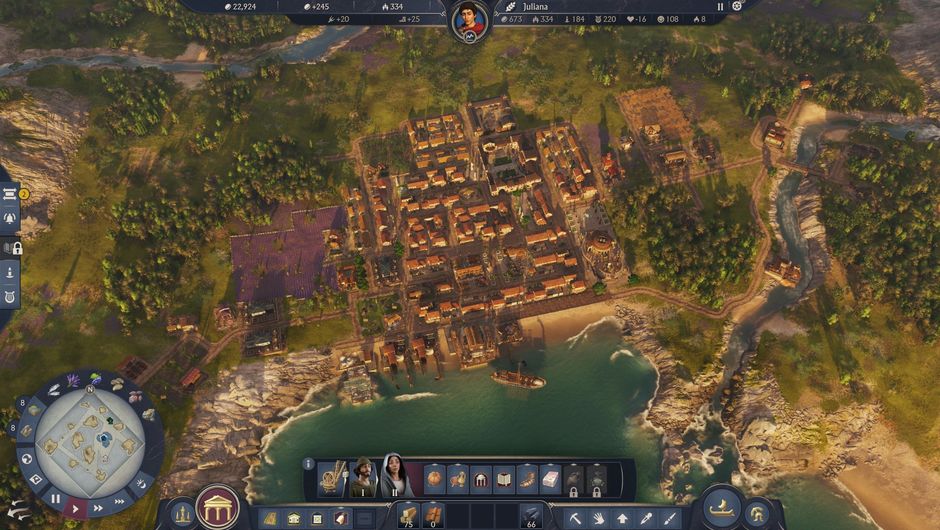
Task: Select the open book building in the build bar
Action: pos(503,479)
